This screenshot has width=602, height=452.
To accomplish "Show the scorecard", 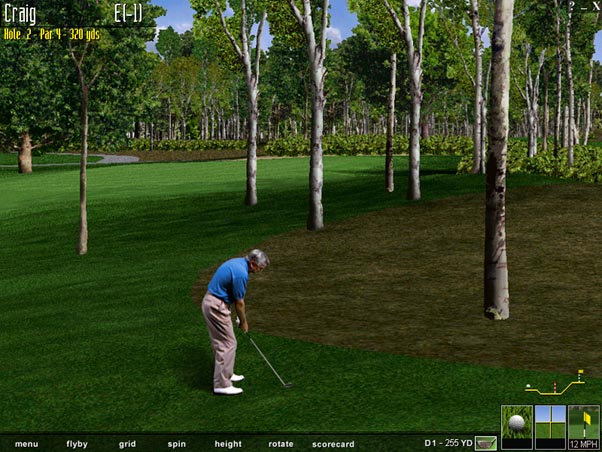I will tap(333, 443).
